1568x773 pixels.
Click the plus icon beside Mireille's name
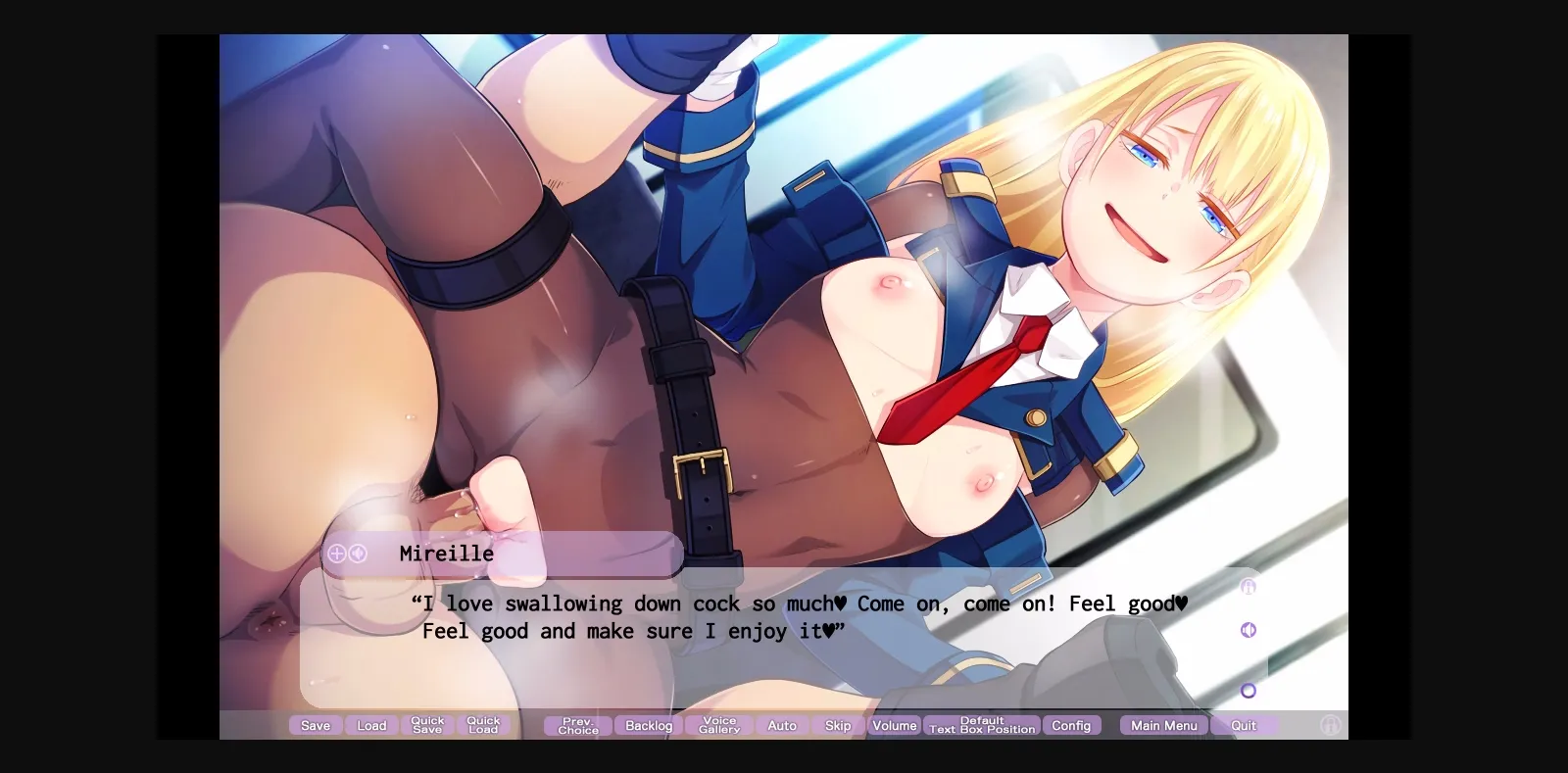[x=336, y=554]
